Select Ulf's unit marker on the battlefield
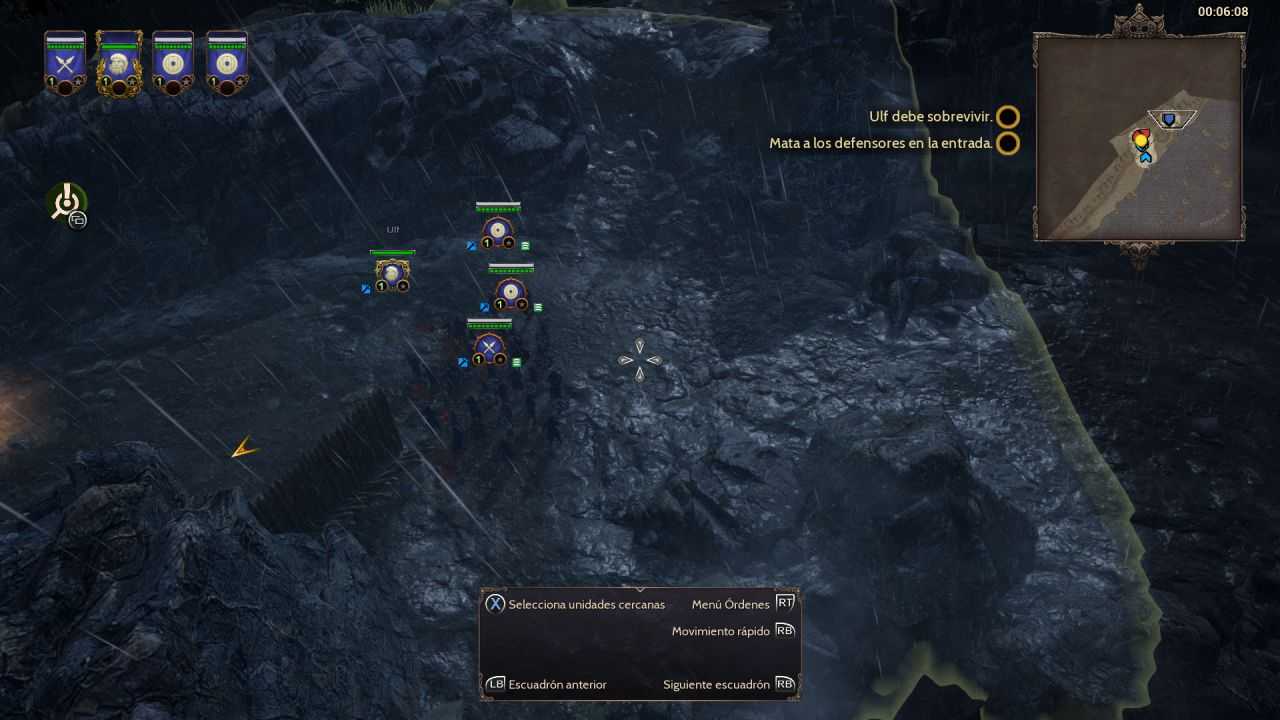The image size is (1280, 720). (x=391, y=273)
